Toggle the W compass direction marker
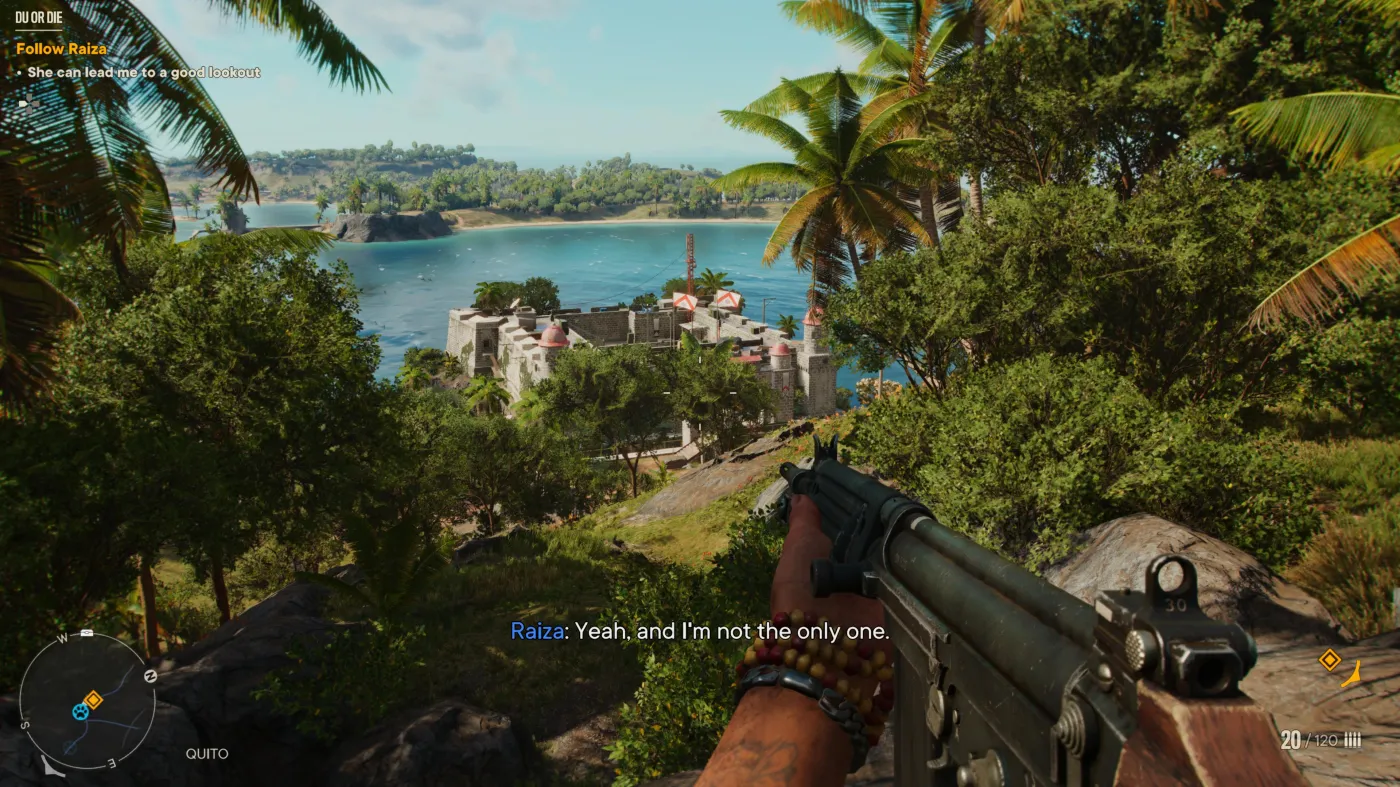1400x787 pixels. coord(61,638)
